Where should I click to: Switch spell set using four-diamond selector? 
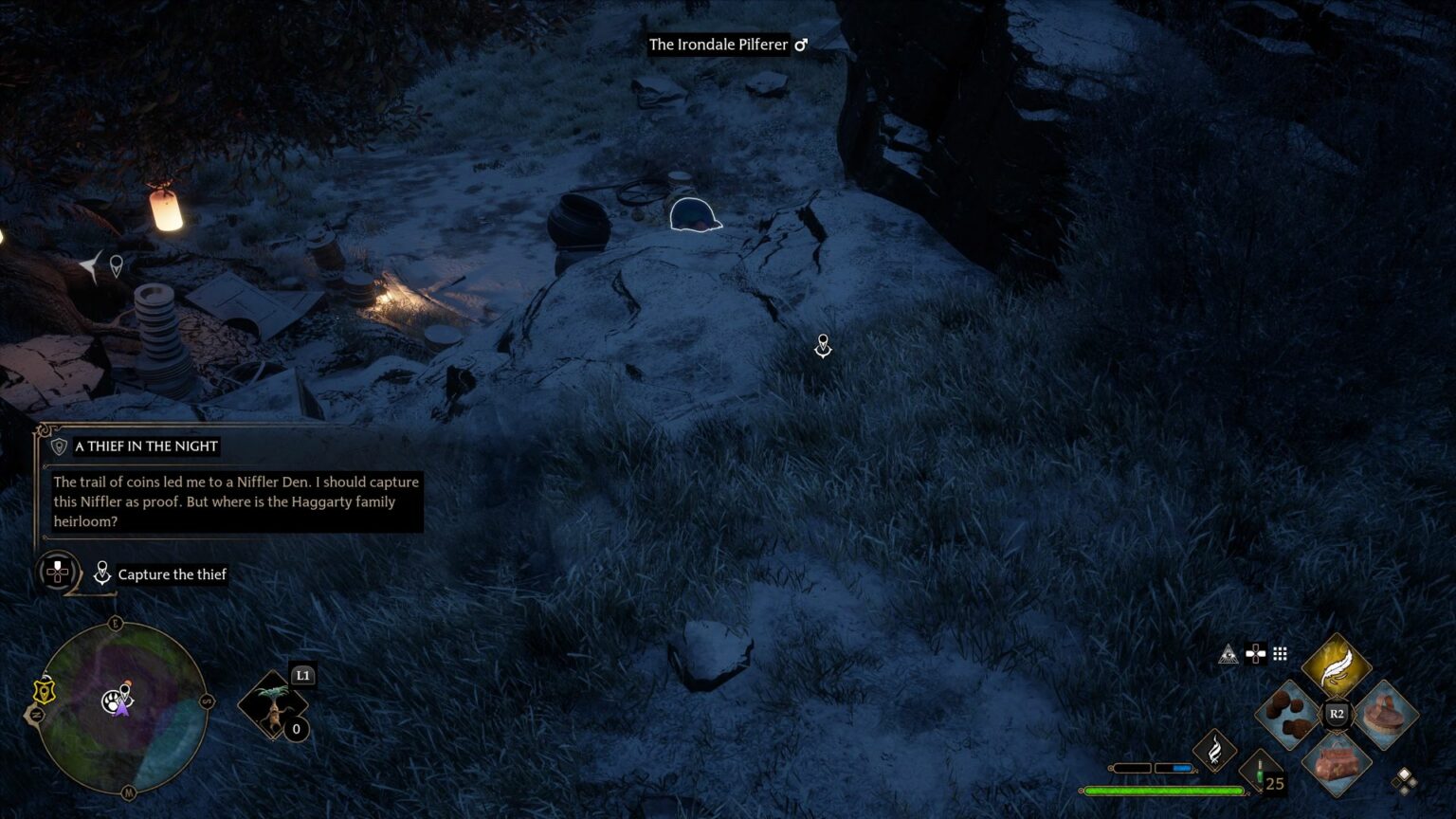pyautogui.click(x=1405, y=780)
